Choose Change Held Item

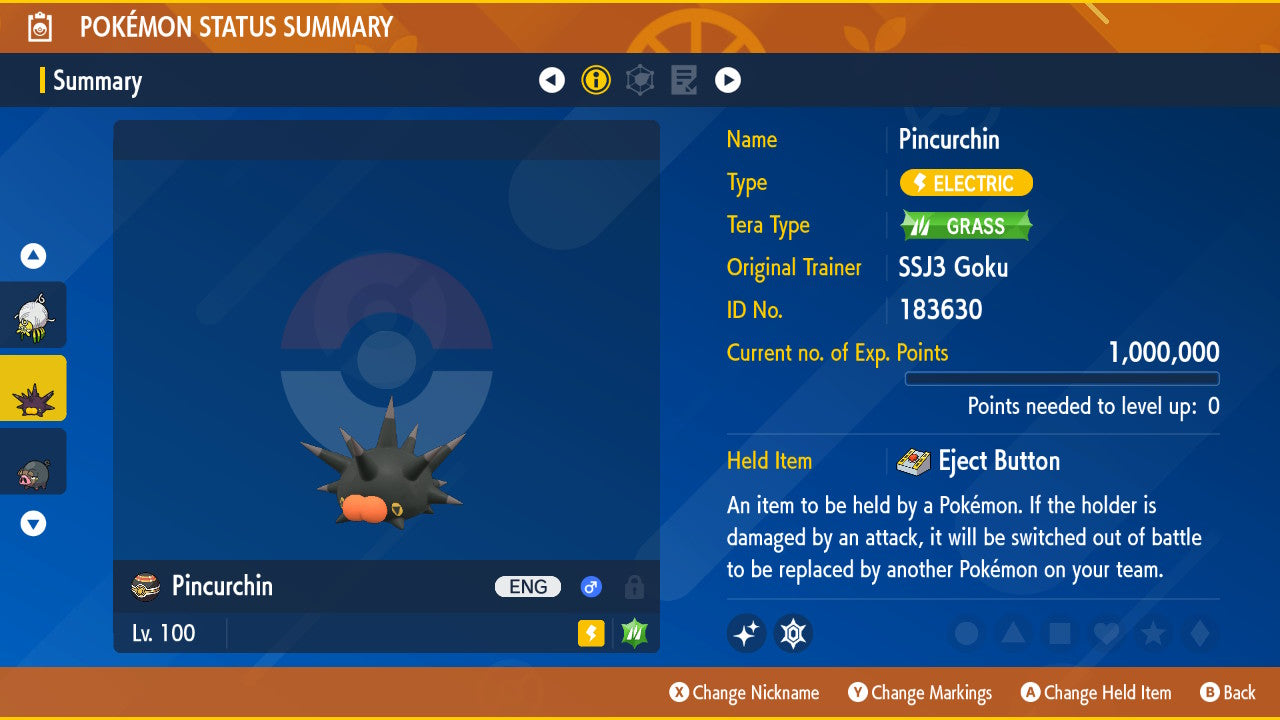(x=1095, y=693)
